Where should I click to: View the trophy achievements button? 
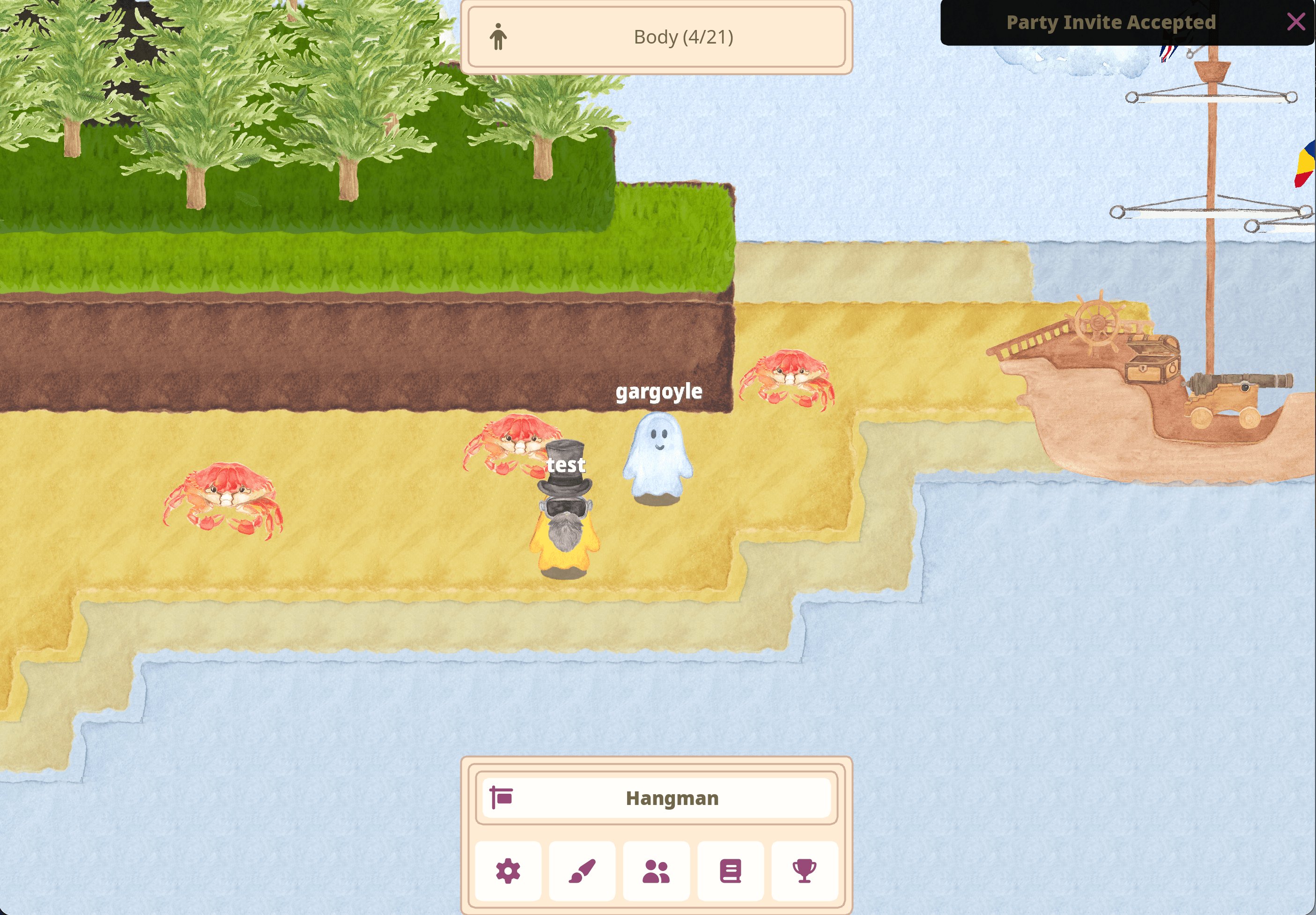(x=804, y=871)
